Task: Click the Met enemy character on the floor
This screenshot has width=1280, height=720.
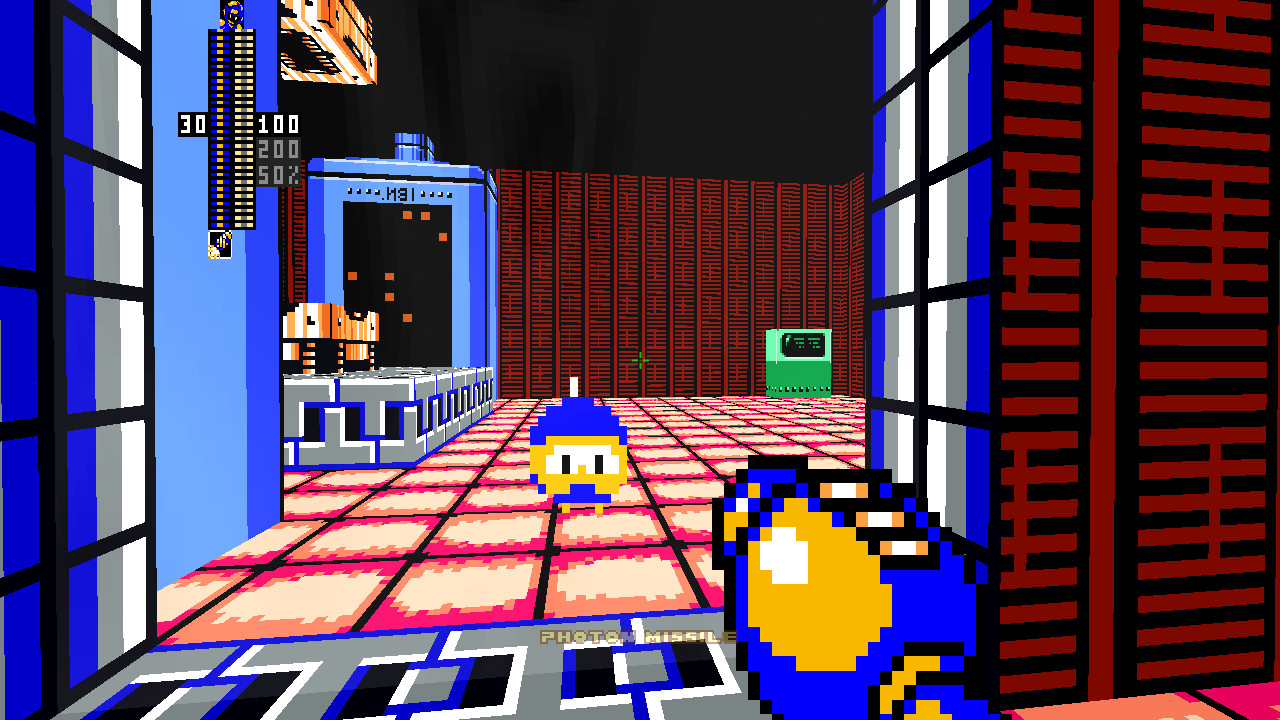Action: click(580, 455)
